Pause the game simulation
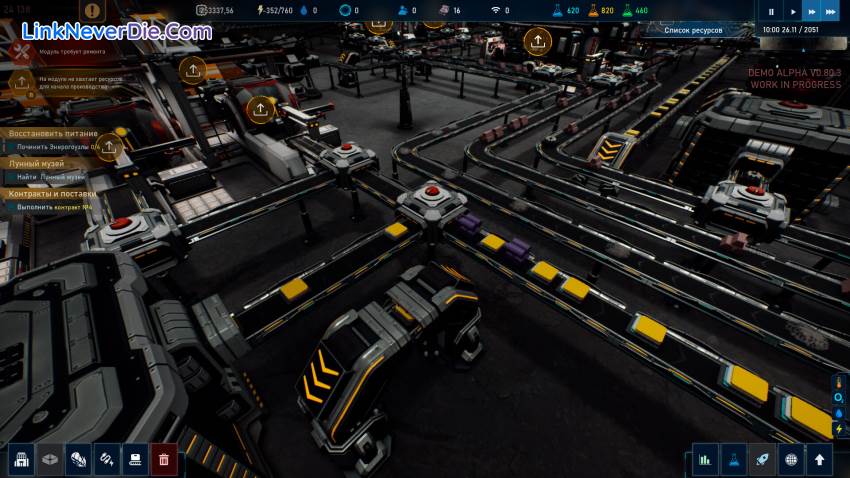 click(771, 12)
